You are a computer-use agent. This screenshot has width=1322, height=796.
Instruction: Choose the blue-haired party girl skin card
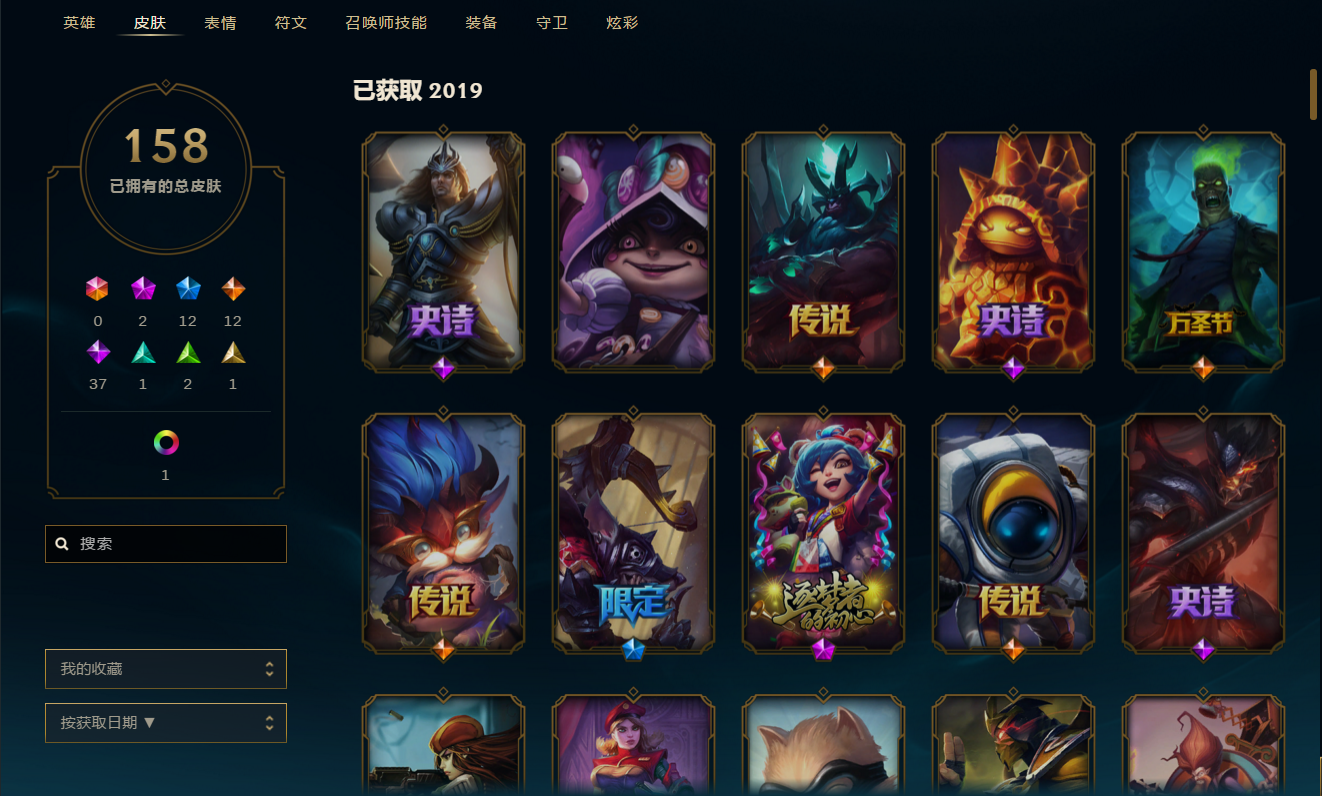(823, 531)
